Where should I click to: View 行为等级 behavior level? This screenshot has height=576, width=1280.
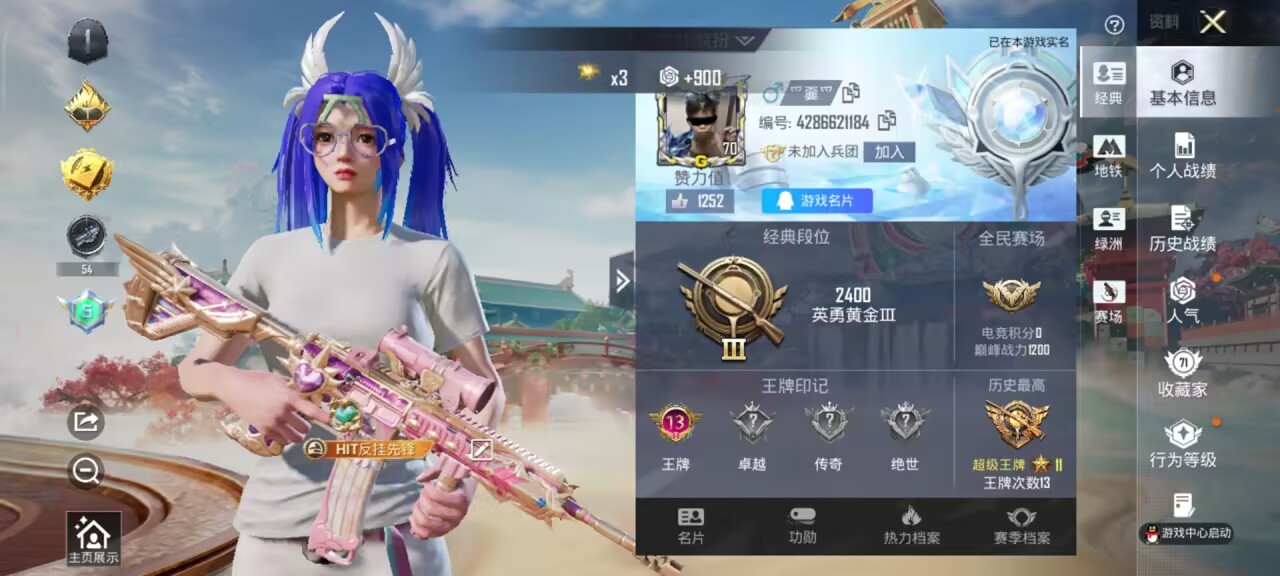click(1183, 446)
